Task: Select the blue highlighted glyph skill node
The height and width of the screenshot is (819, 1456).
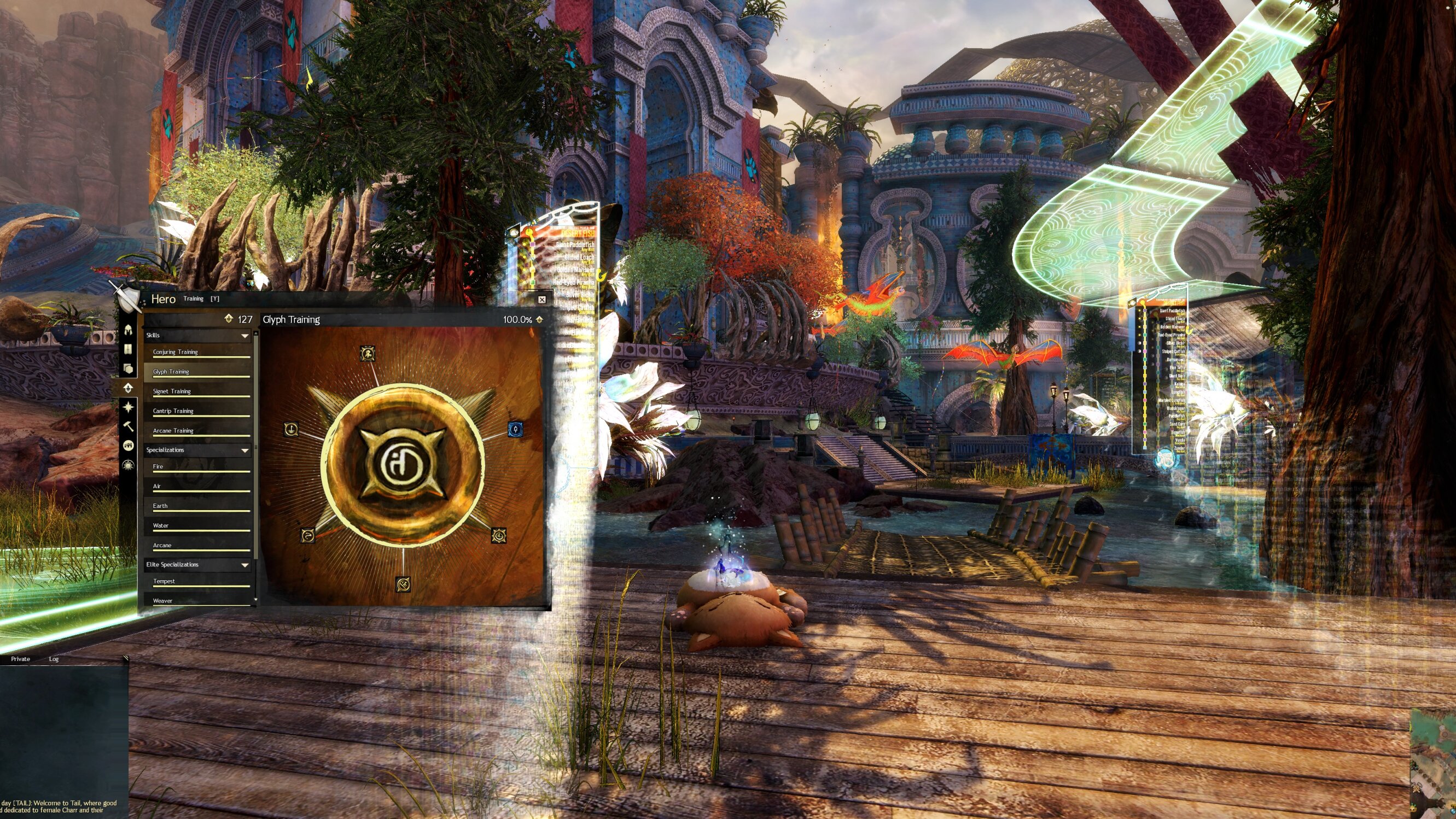Action: coord(514,429)
